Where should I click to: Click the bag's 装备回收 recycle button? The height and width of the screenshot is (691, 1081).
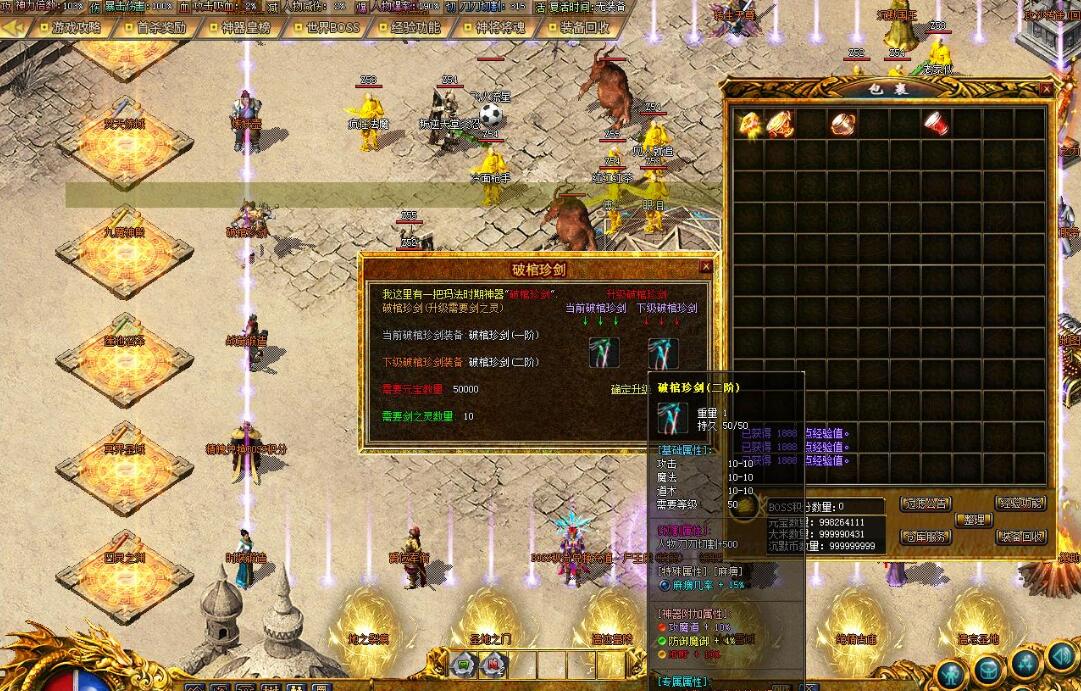1021,537
